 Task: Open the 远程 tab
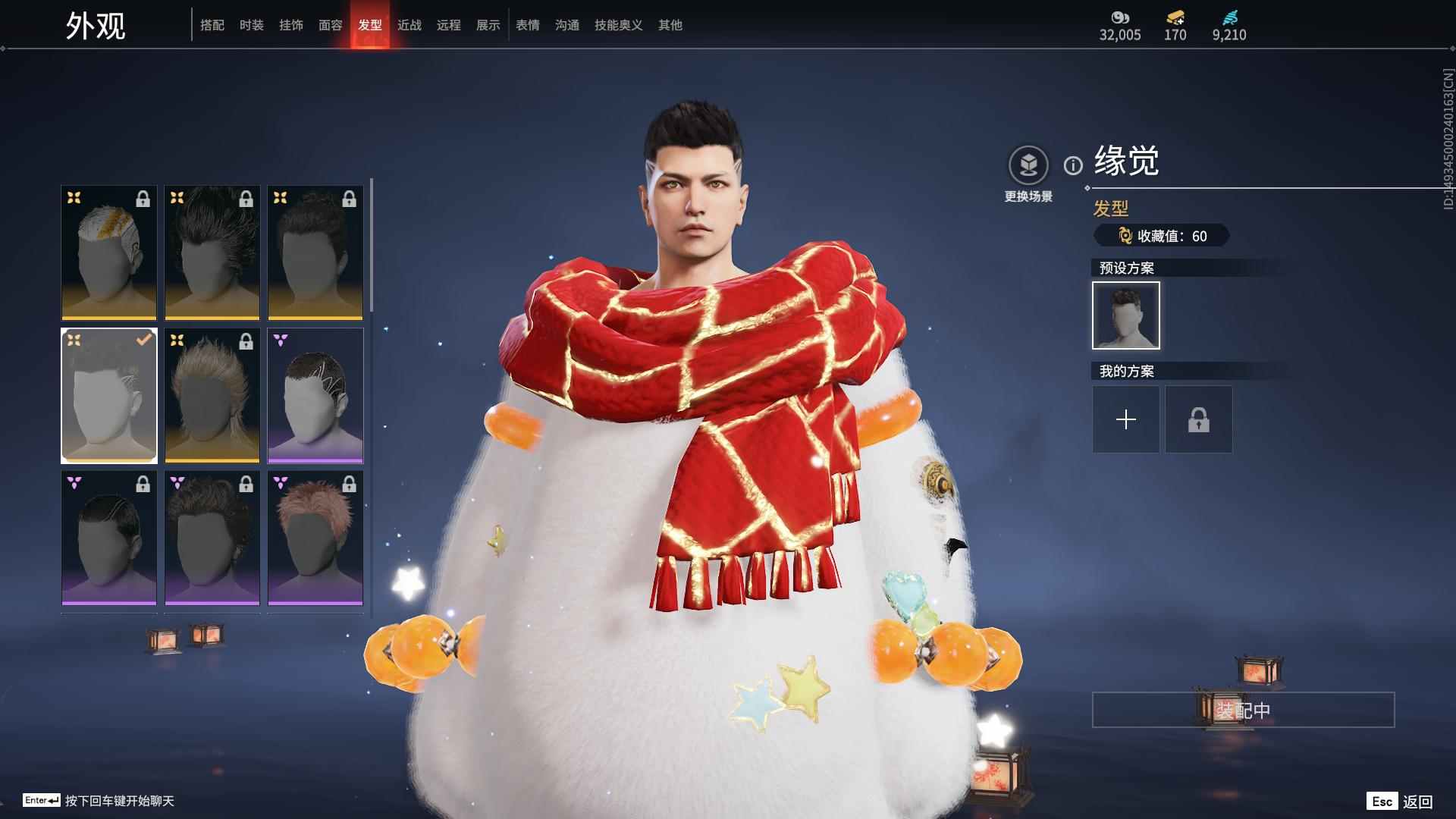[x=449, y=25]
